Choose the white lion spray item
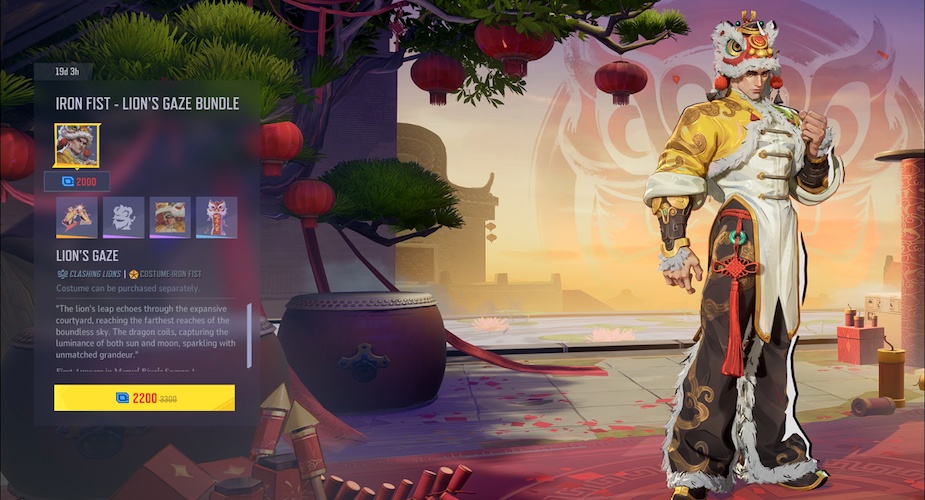The image size is (925, 500). (123, 217)
